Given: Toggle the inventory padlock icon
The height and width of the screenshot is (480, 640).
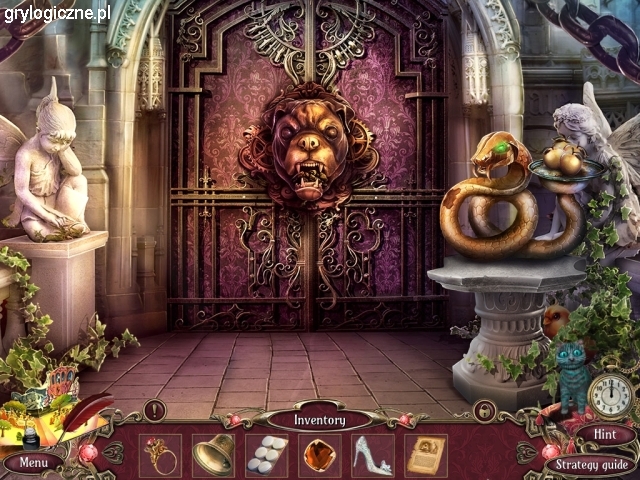Looking at the screenshot, I should pyautogui.click(x=484, y=410).
